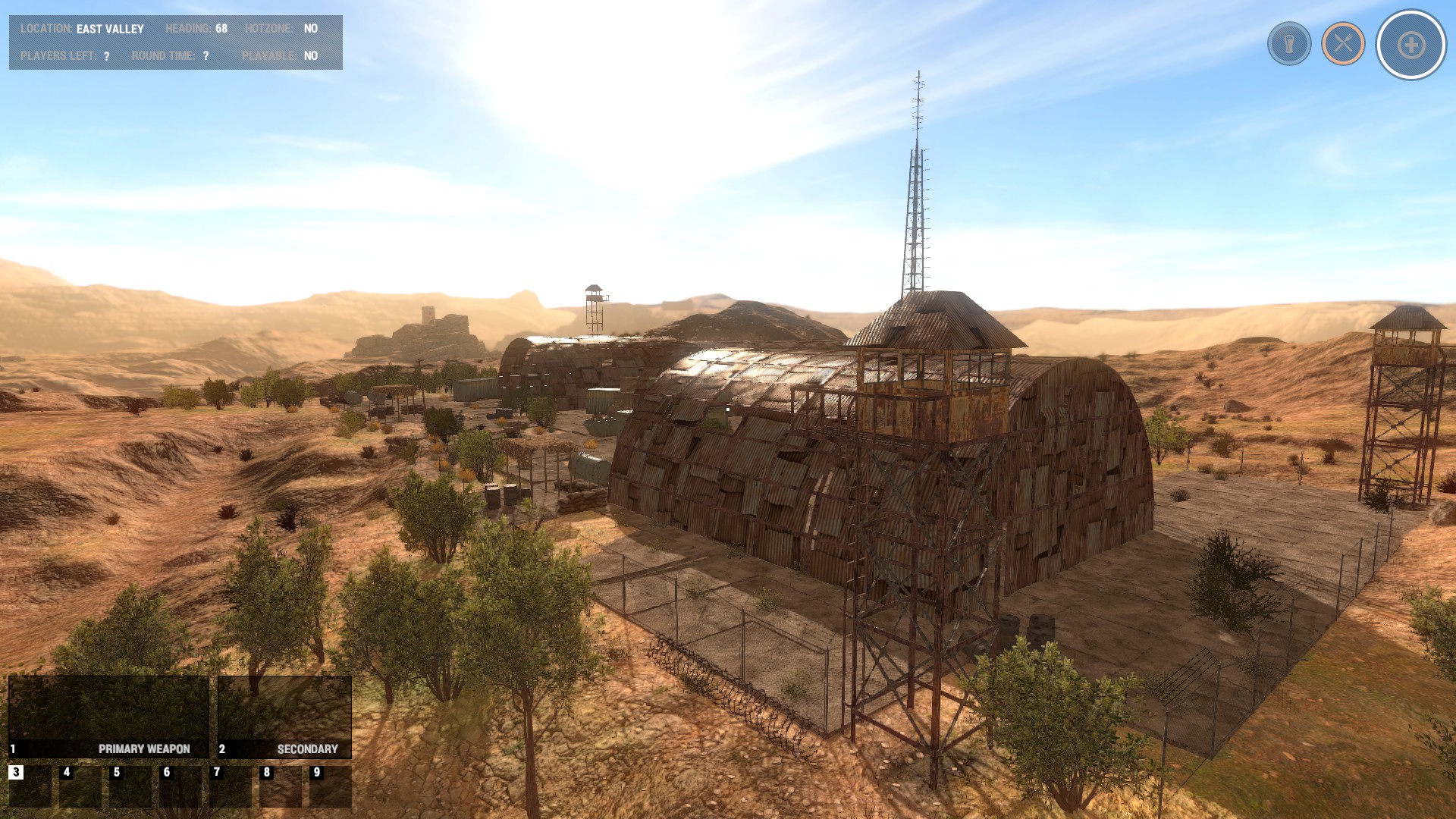Select inventory slot number 5
Screen dimensions: 1456x819
pos(130,786)
